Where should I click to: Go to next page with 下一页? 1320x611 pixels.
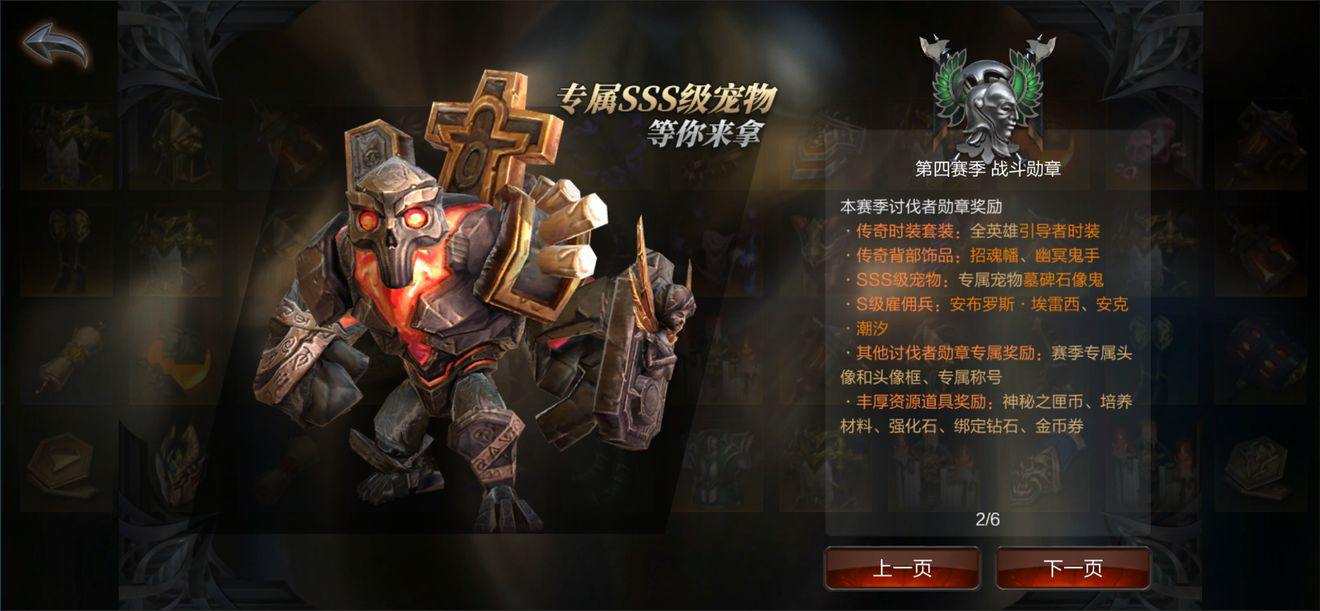(x=1073, y=569)
